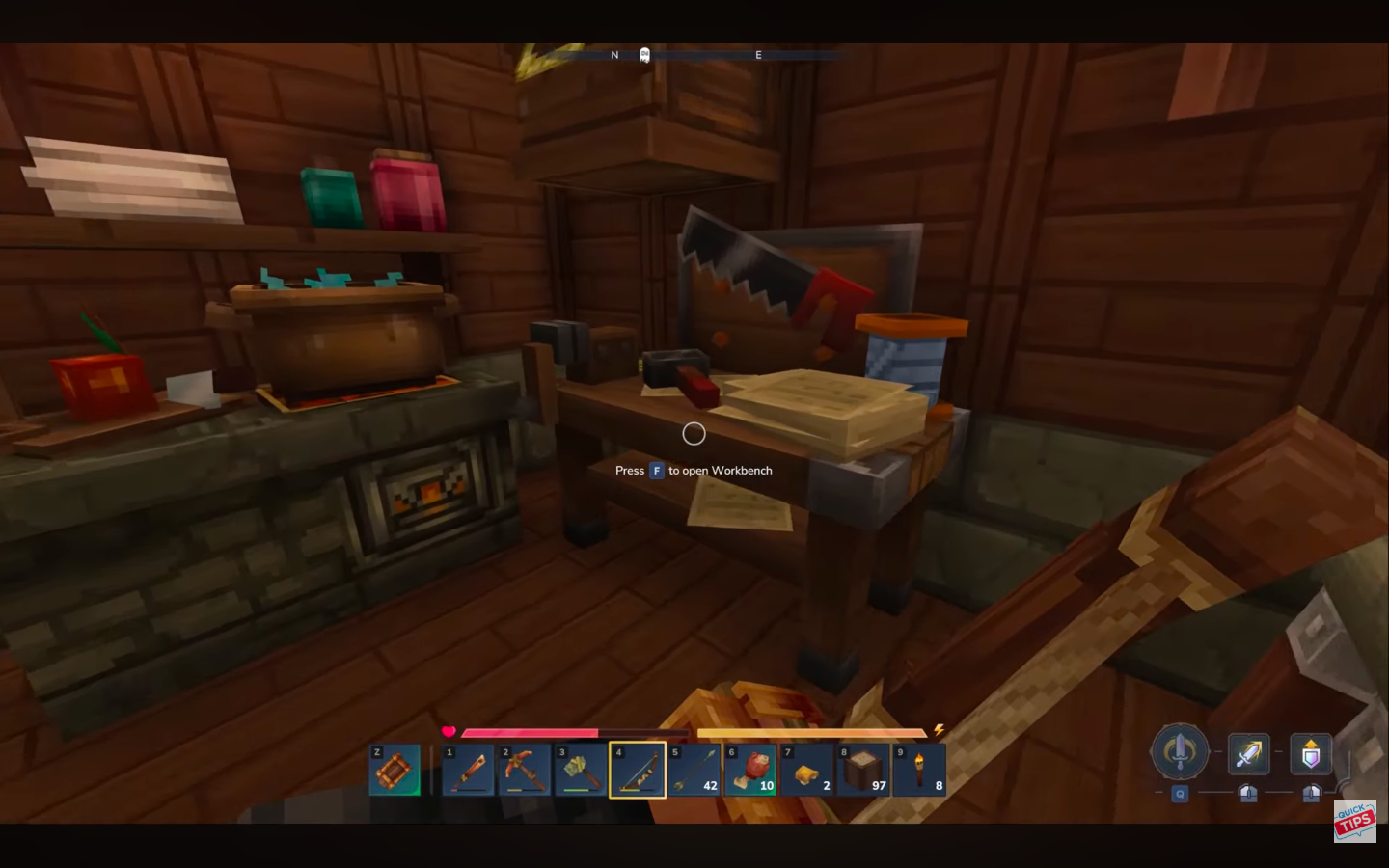1389x868 pixels.
Task: Activate the shield upgrade ability
Action: pyautogui.click(x=1312, y=754)
